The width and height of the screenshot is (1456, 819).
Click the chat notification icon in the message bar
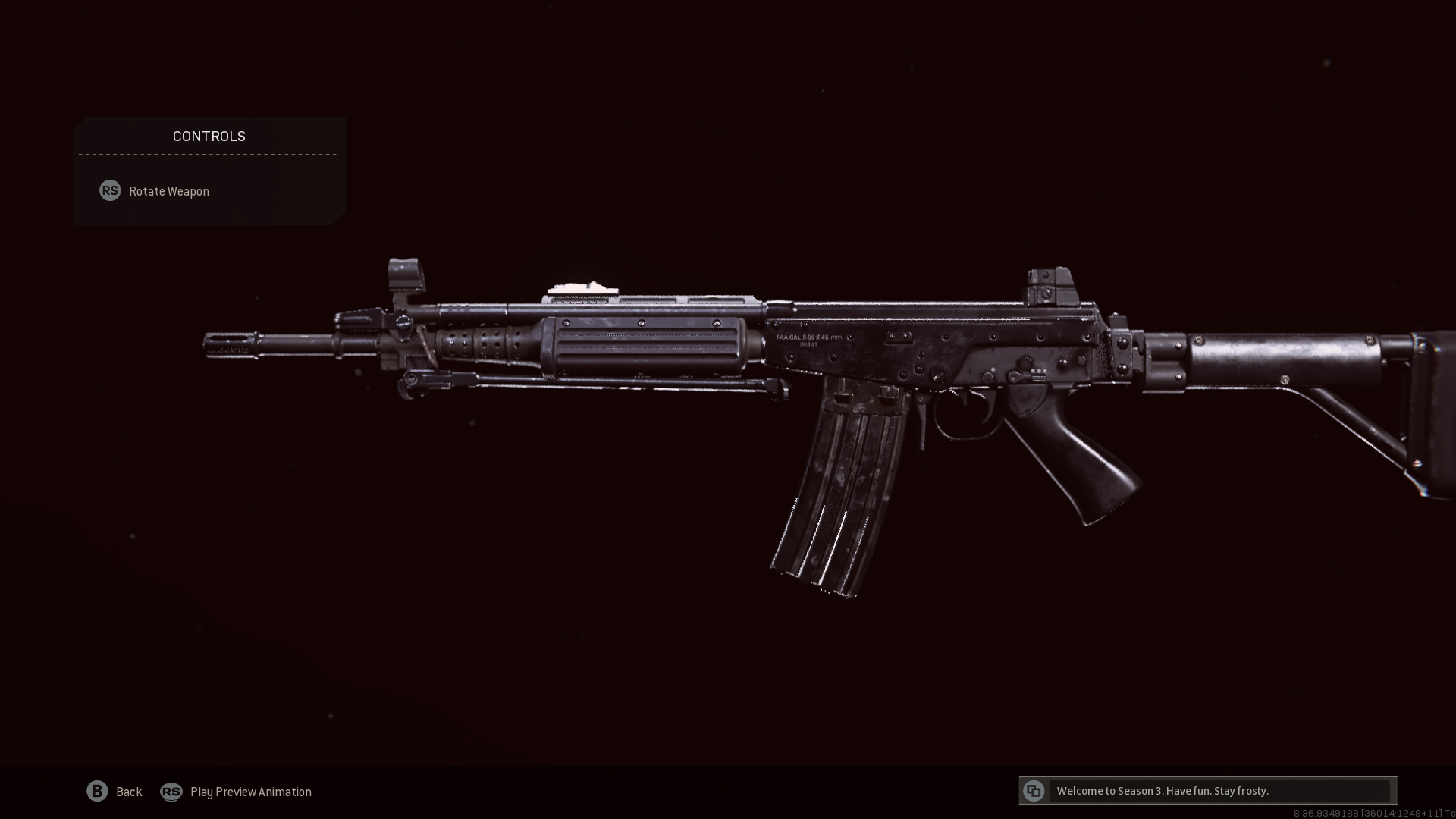[x=1034, y=790]
